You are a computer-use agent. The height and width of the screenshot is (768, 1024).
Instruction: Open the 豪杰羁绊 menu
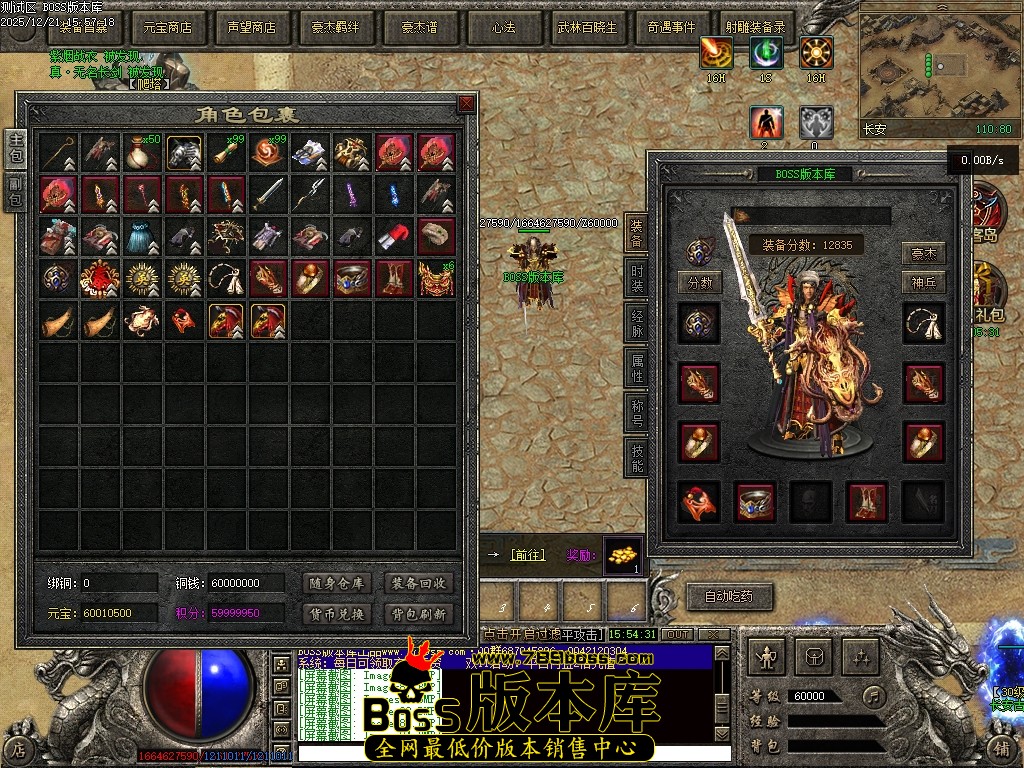[x=335, y=27]
